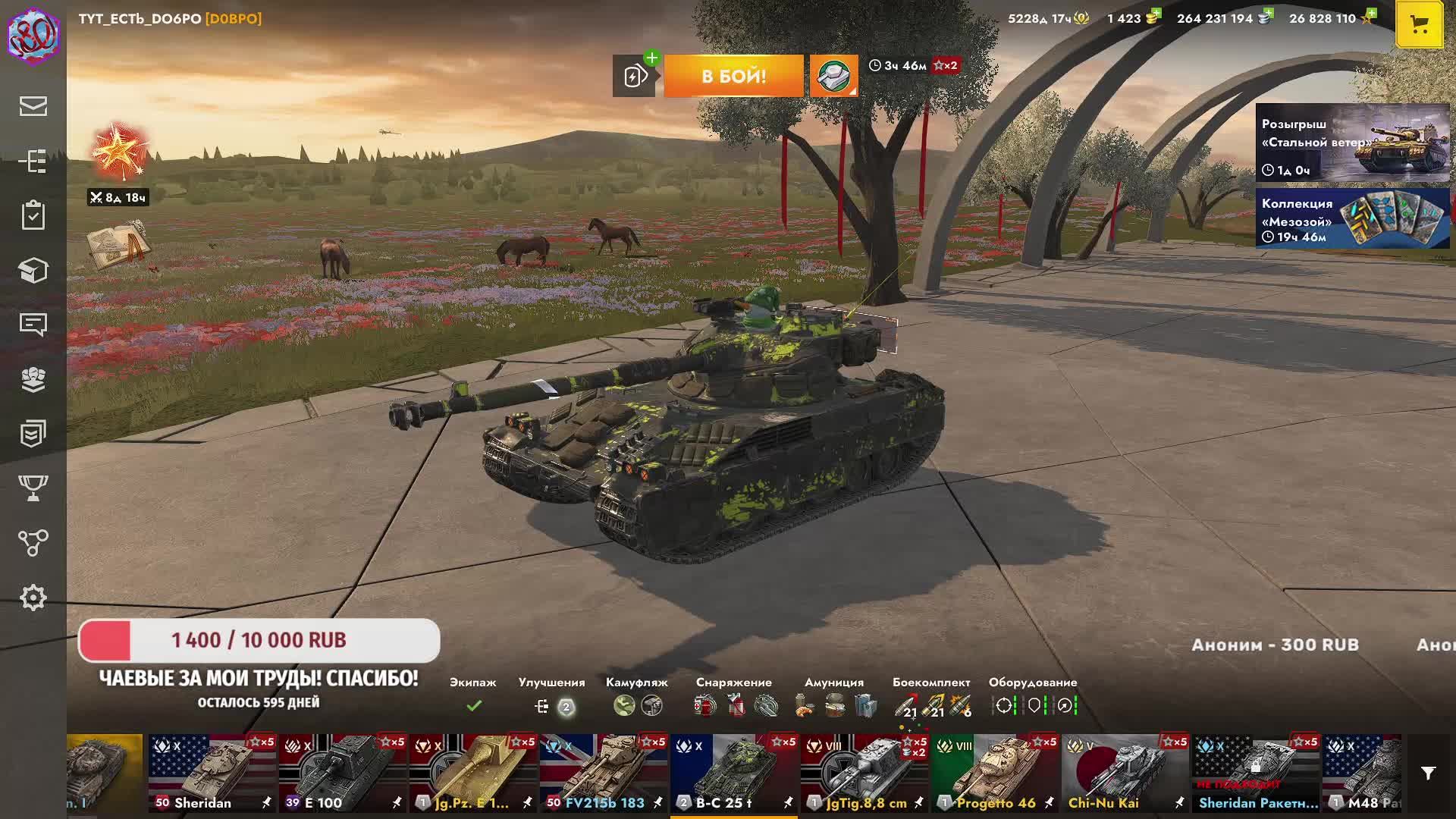Pick the Chi-Nu Kai tank
Viewport: 1456px width, 819px height.
coord(1125,773)
